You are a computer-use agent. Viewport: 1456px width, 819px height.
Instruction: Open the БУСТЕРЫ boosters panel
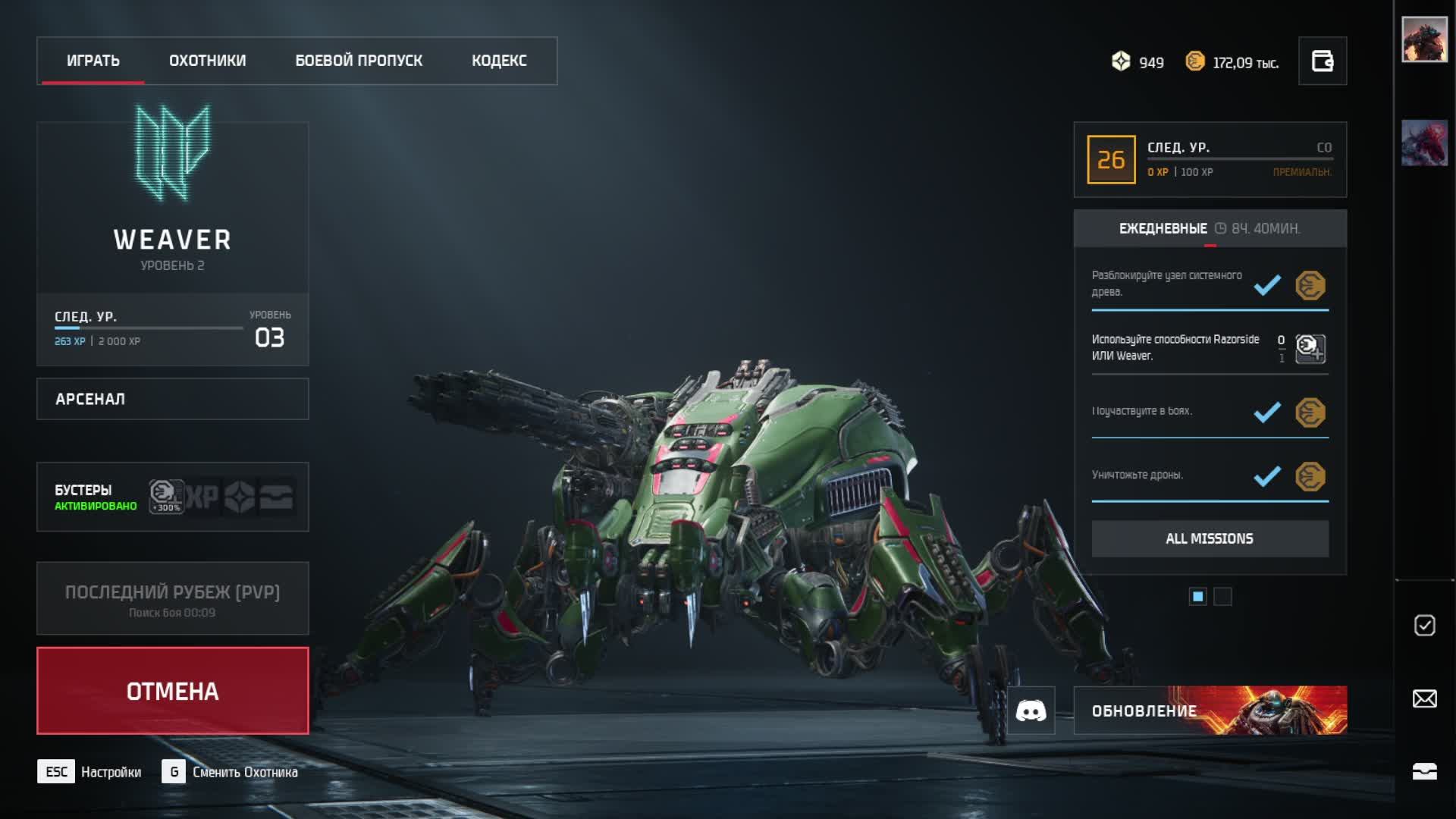click(x=173, y=497)
